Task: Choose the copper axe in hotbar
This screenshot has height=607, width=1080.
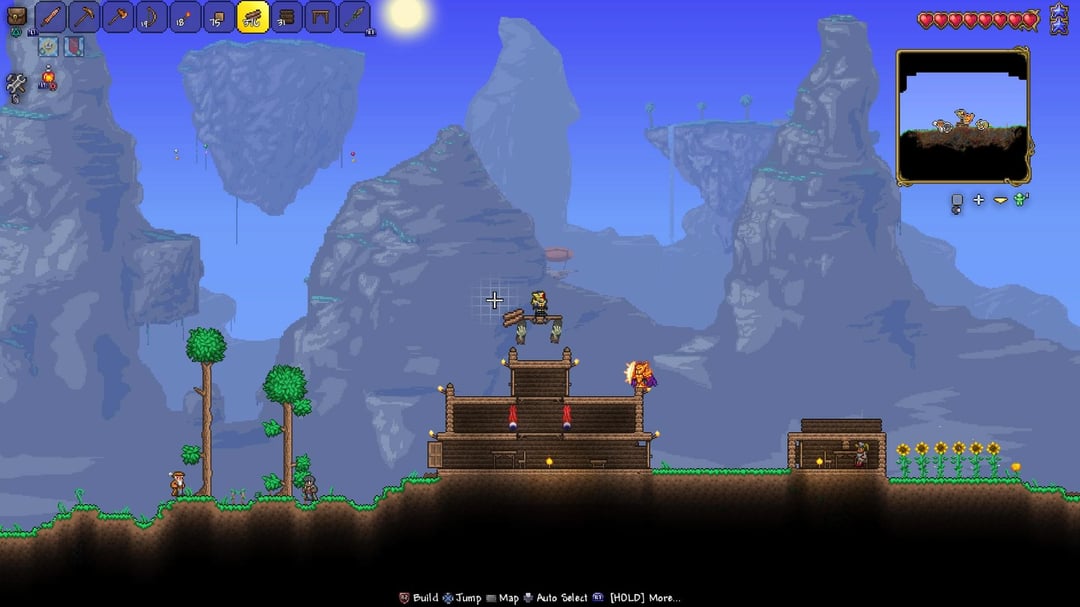Action: pyautogui.click(x=118, y=17)
